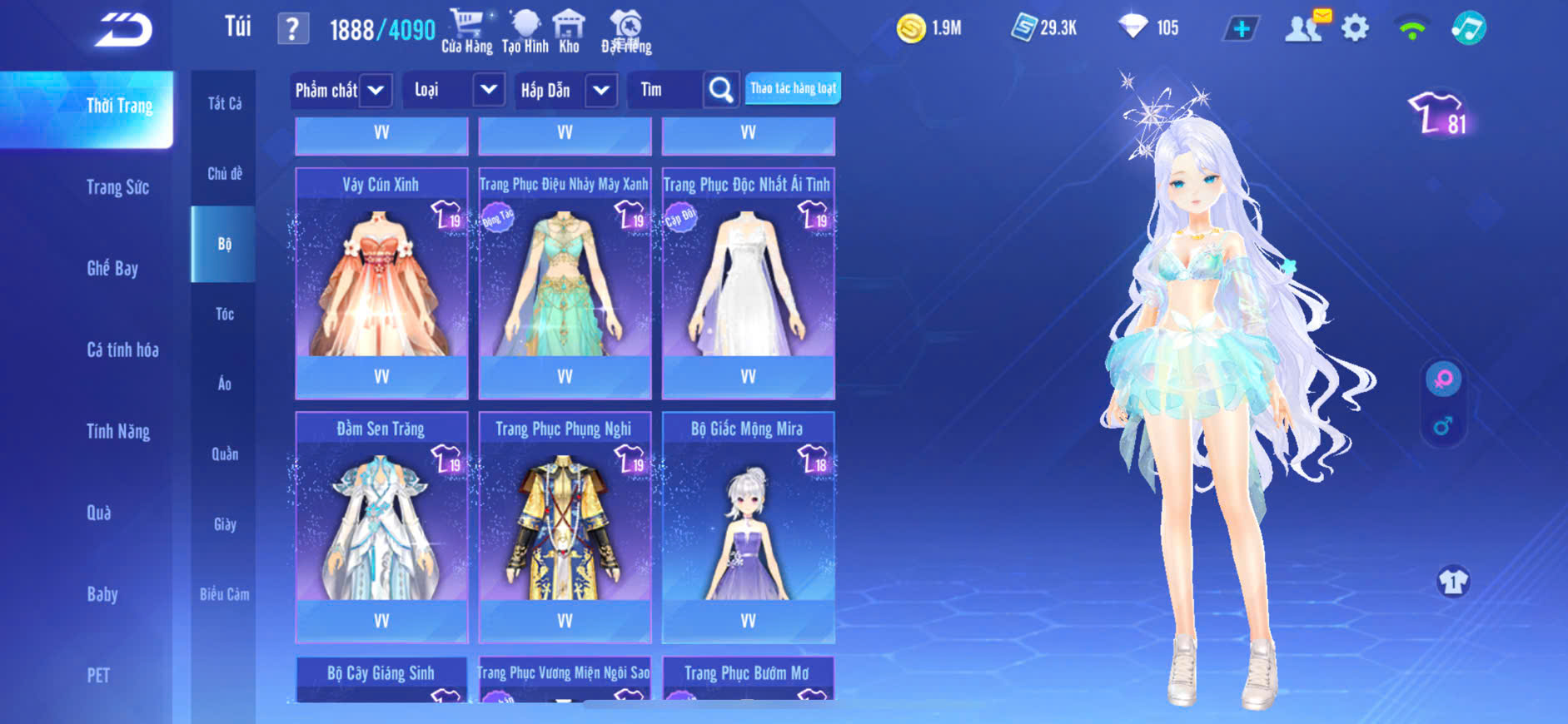1568x724 pixels.
Task: Switch to the male gender icon
Action: (x=1443, y=426)
